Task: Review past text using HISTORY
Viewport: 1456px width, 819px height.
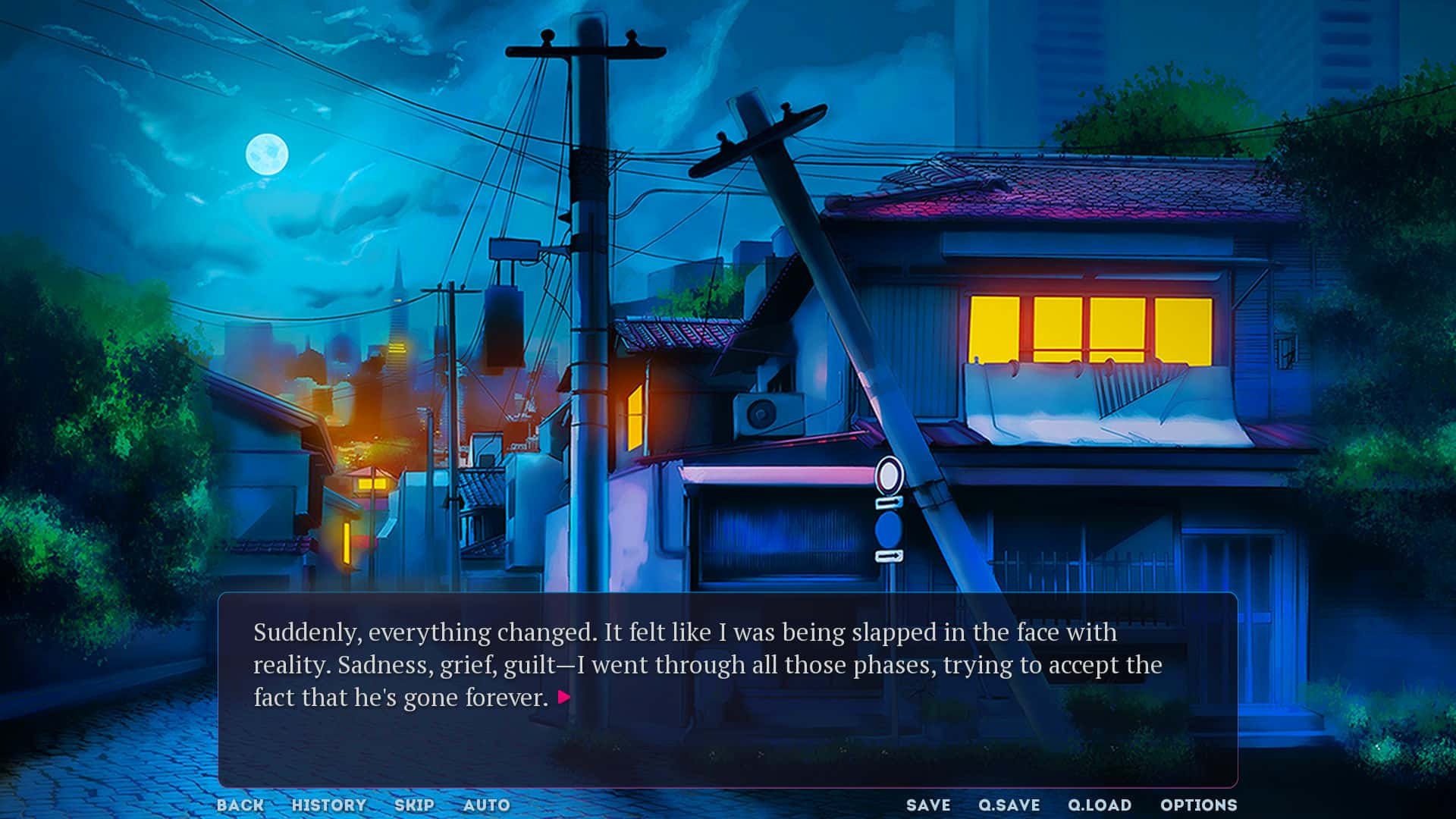Action: [x=330, y=805]
